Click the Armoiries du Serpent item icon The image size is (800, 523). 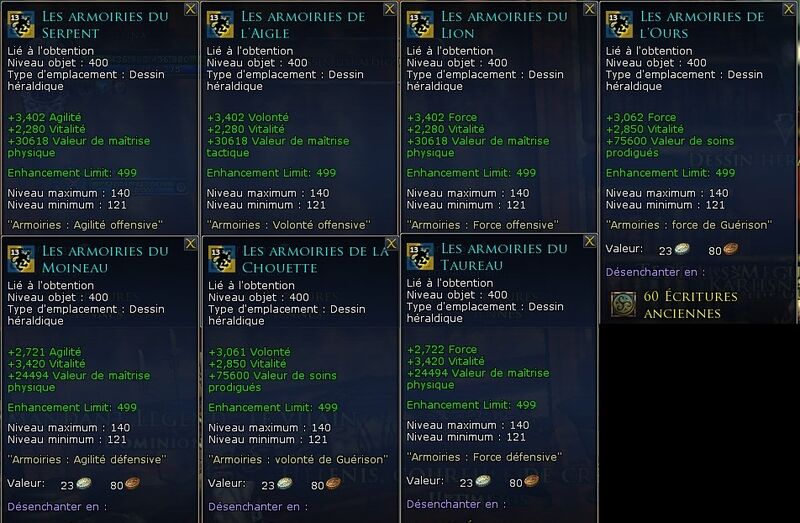[22, 24]
